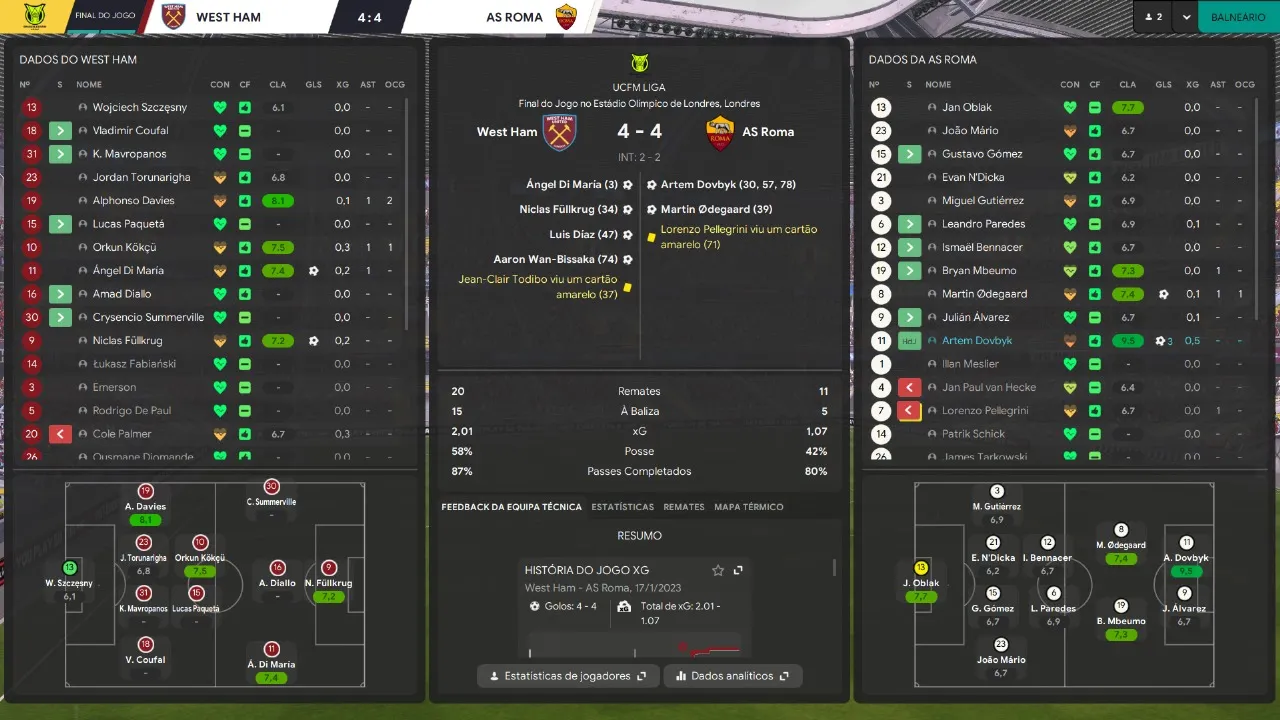This screenshot has width=1280, height=720.
Task: Select Alphonso Davies in West Ham list
Action: [133, 201]
